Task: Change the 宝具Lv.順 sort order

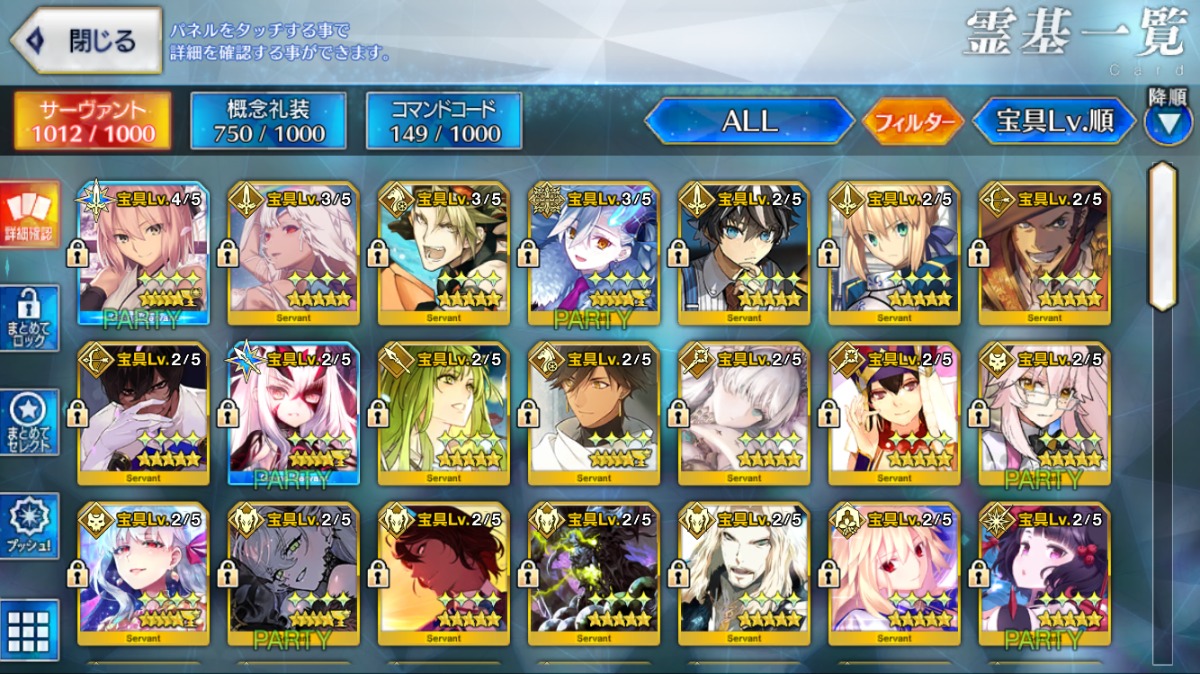Action: tap(1054, 121)
